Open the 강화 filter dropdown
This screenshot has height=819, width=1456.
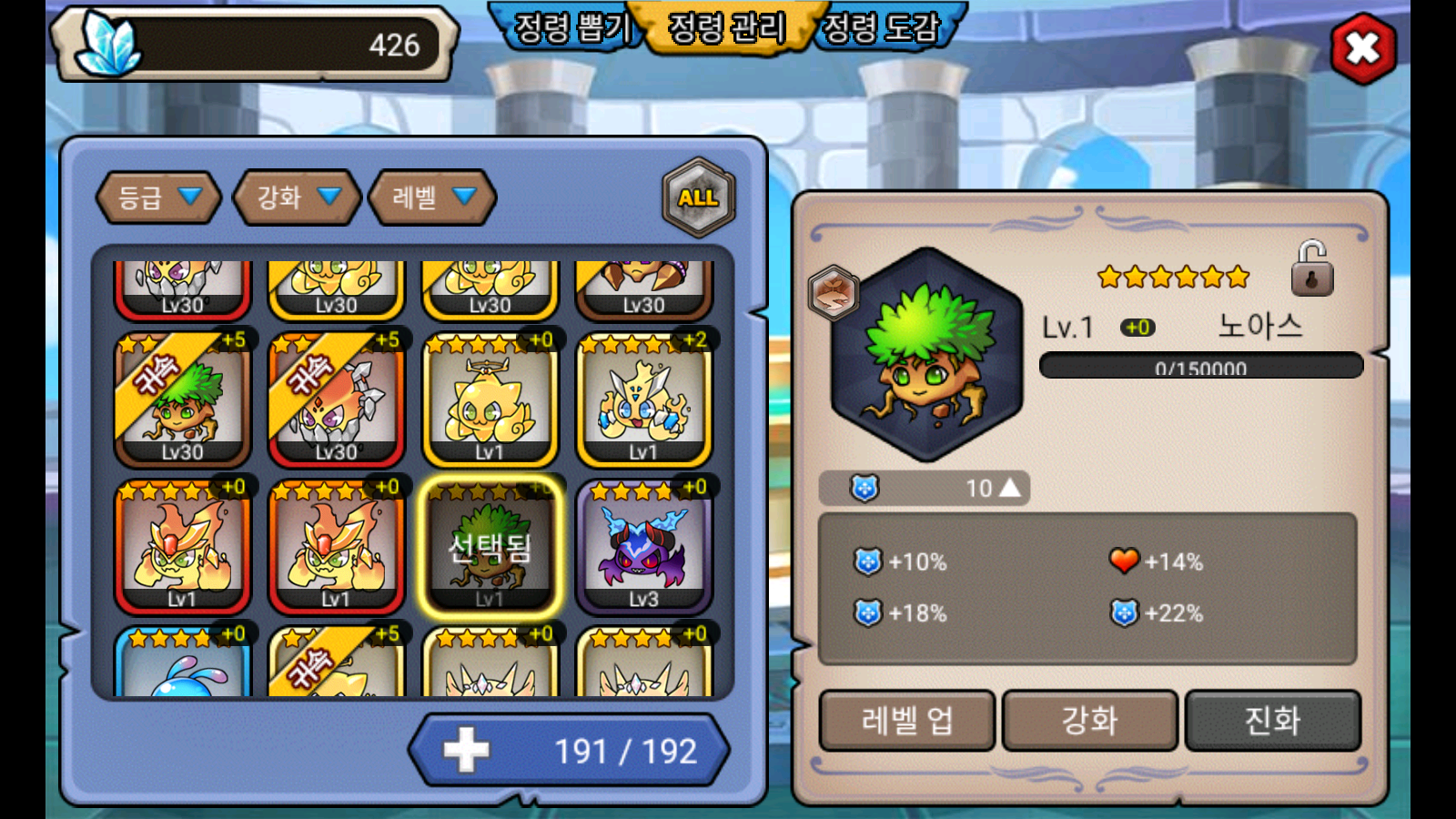[298, 197]
